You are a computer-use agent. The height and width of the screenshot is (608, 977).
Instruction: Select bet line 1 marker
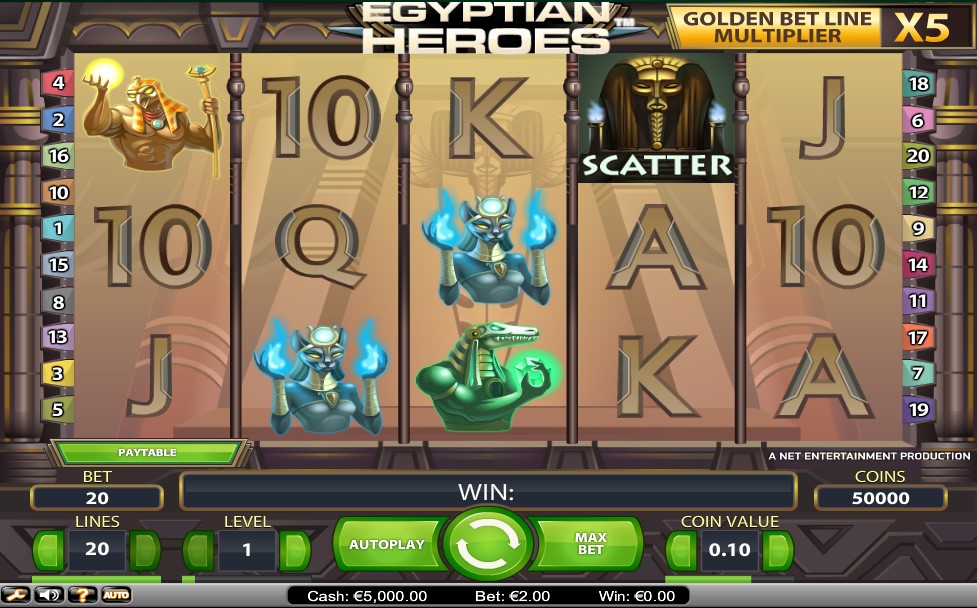(57, 229)
